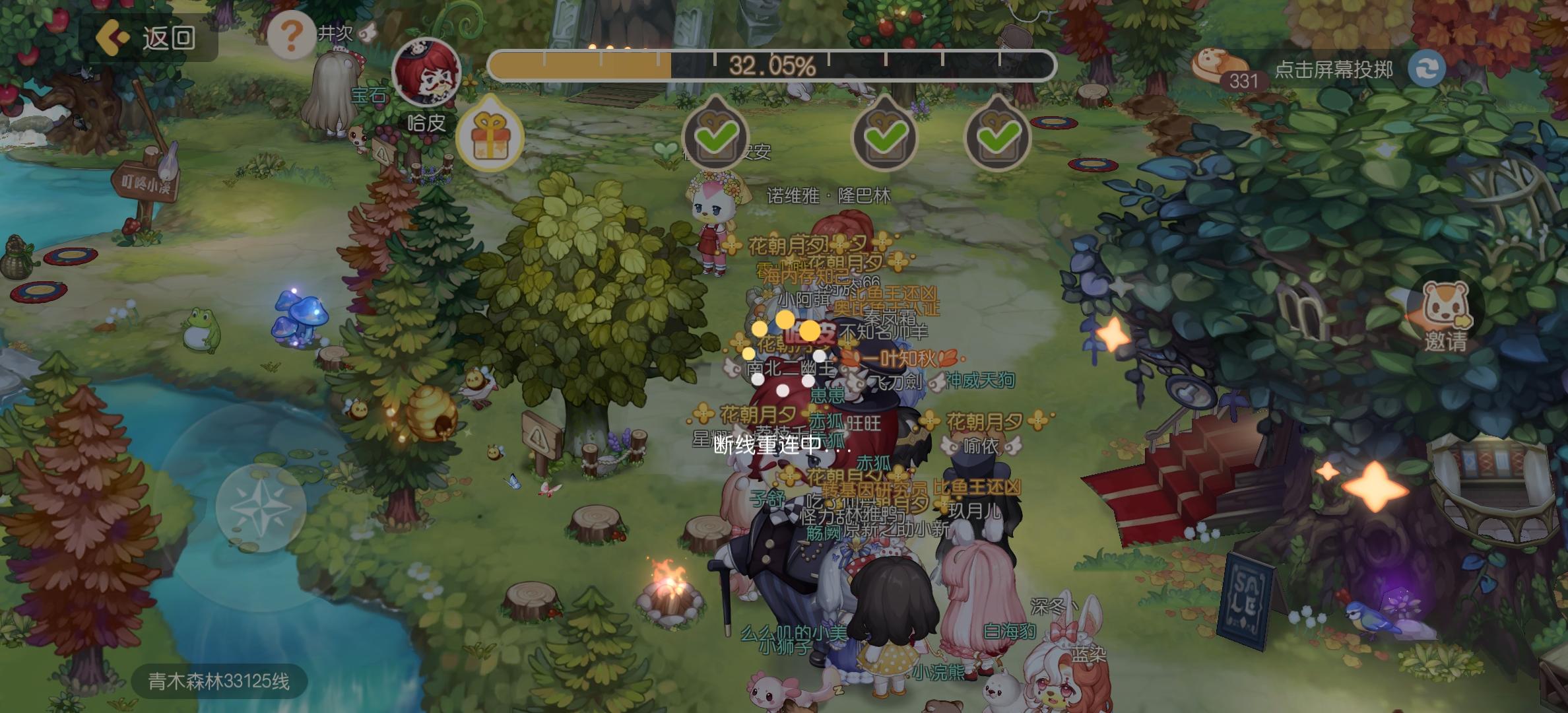Tap the last green checkmark milestone
Viewport: 1568px width, 713px height.
(x=996, y=135)
